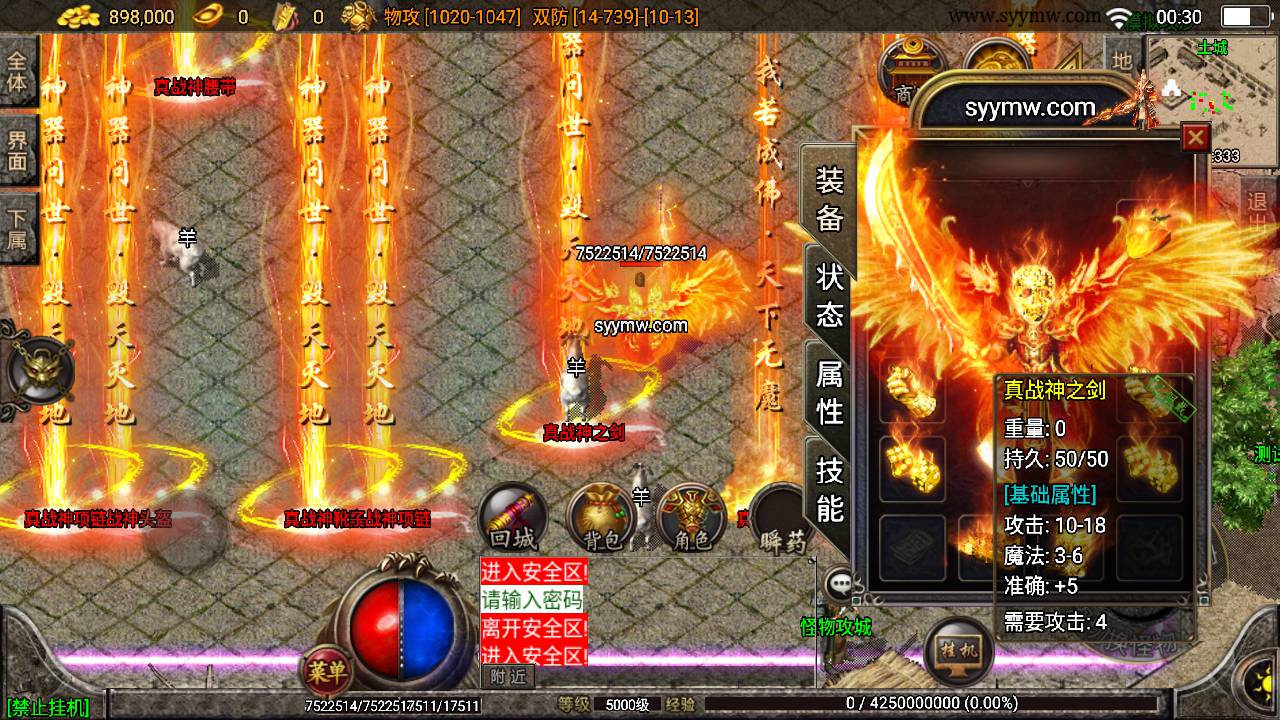1280x720 pixels.
Task: Click the 地 map button beside minimap
Action: pyautogui.click(x=1122, y=62)
